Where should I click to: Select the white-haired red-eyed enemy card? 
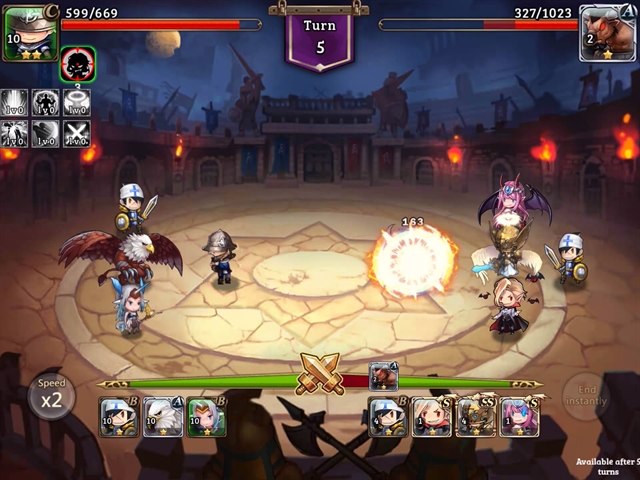tap(432, 417)
